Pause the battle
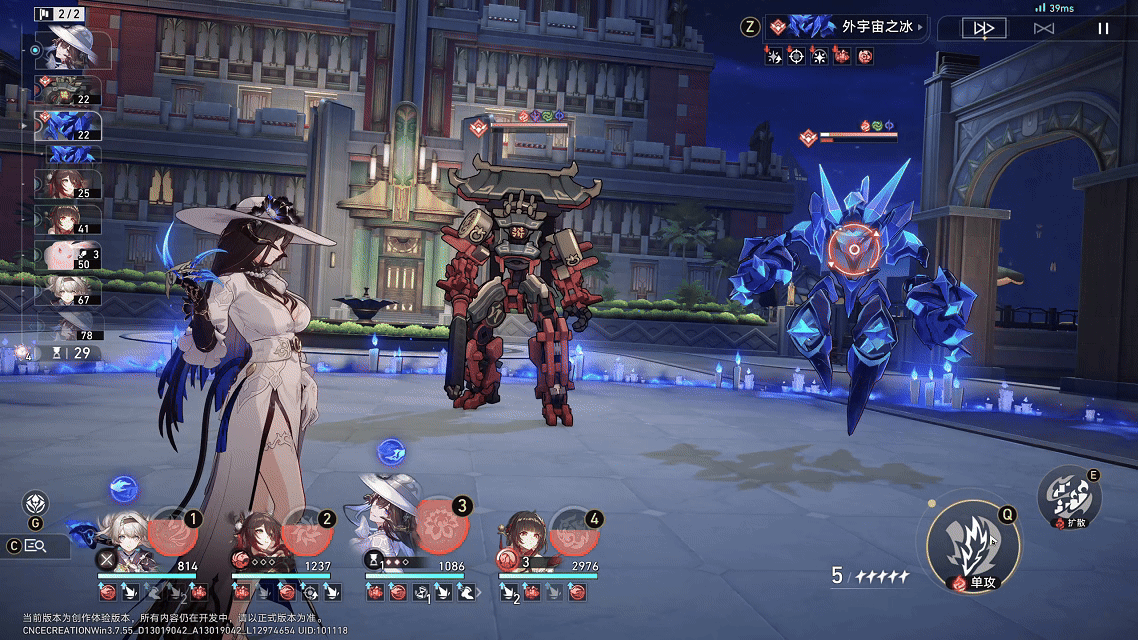 pos(1103,28)
